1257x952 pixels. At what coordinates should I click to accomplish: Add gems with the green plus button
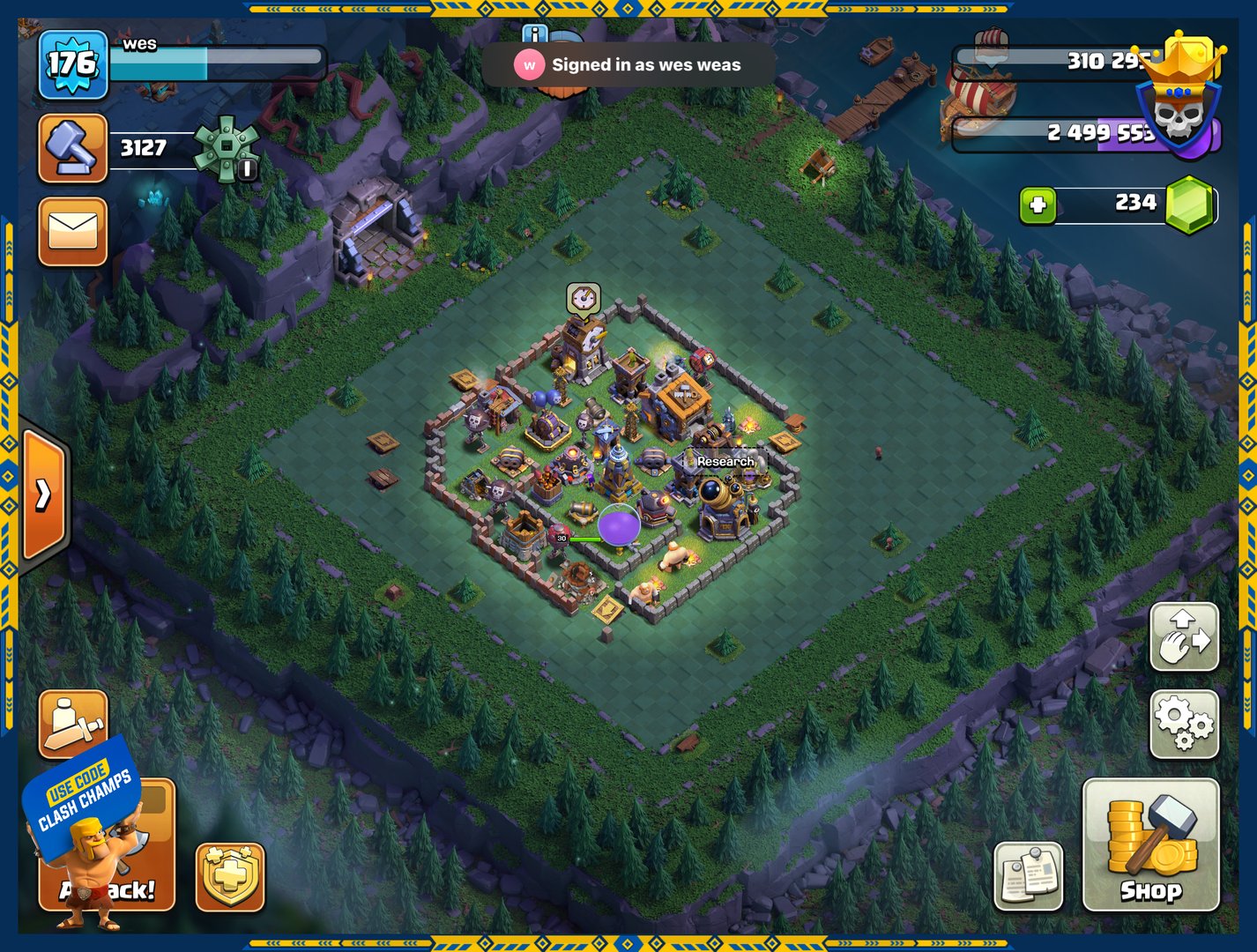click(x=1038, y=205)
